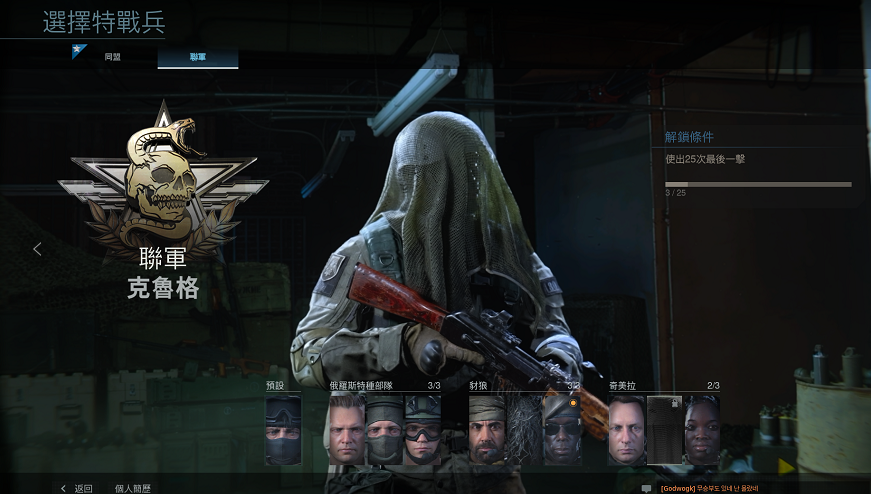
Task: Pick the operator with beret and eyepatch
Action: [562, 429]
